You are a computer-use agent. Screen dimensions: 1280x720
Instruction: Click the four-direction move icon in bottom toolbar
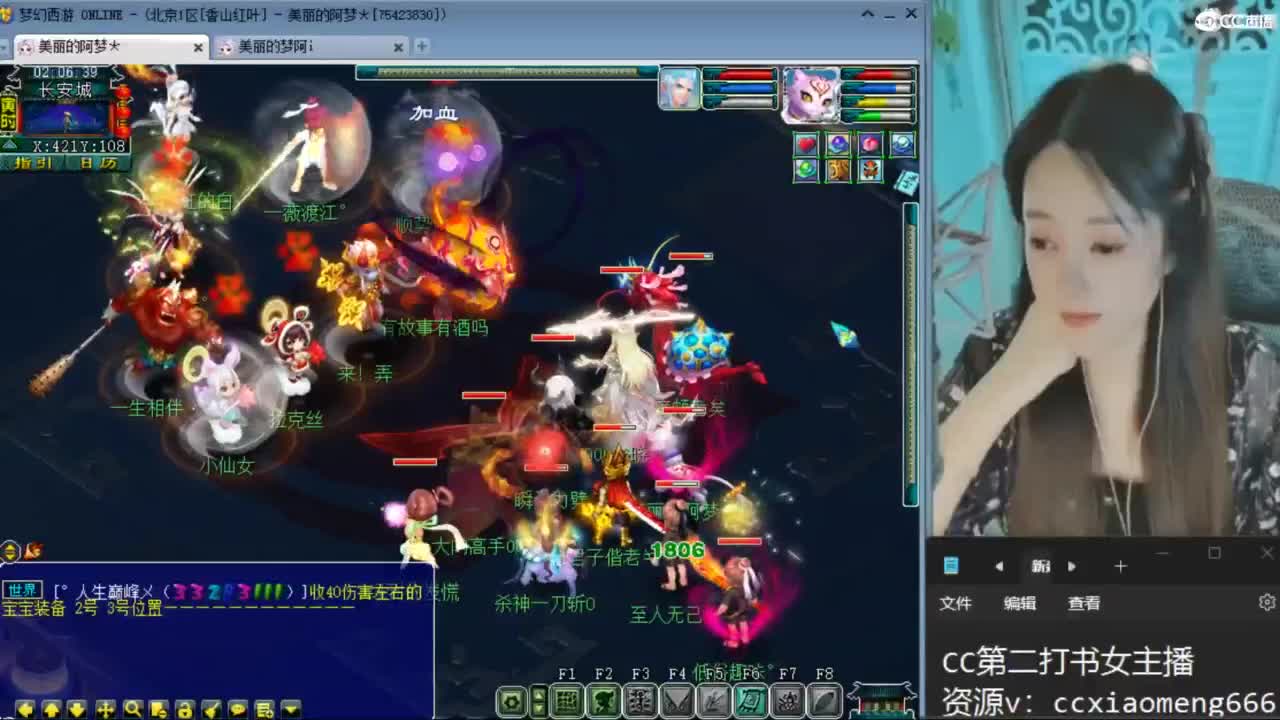click(x=105, y=708)
